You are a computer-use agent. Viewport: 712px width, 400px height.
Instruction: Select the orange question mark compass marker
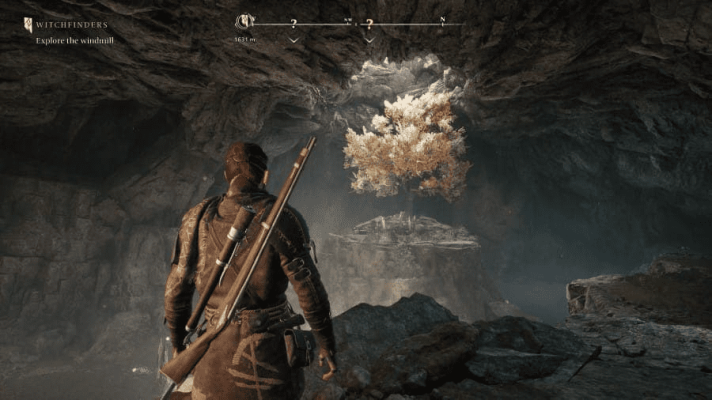click(x=369, y=23)
